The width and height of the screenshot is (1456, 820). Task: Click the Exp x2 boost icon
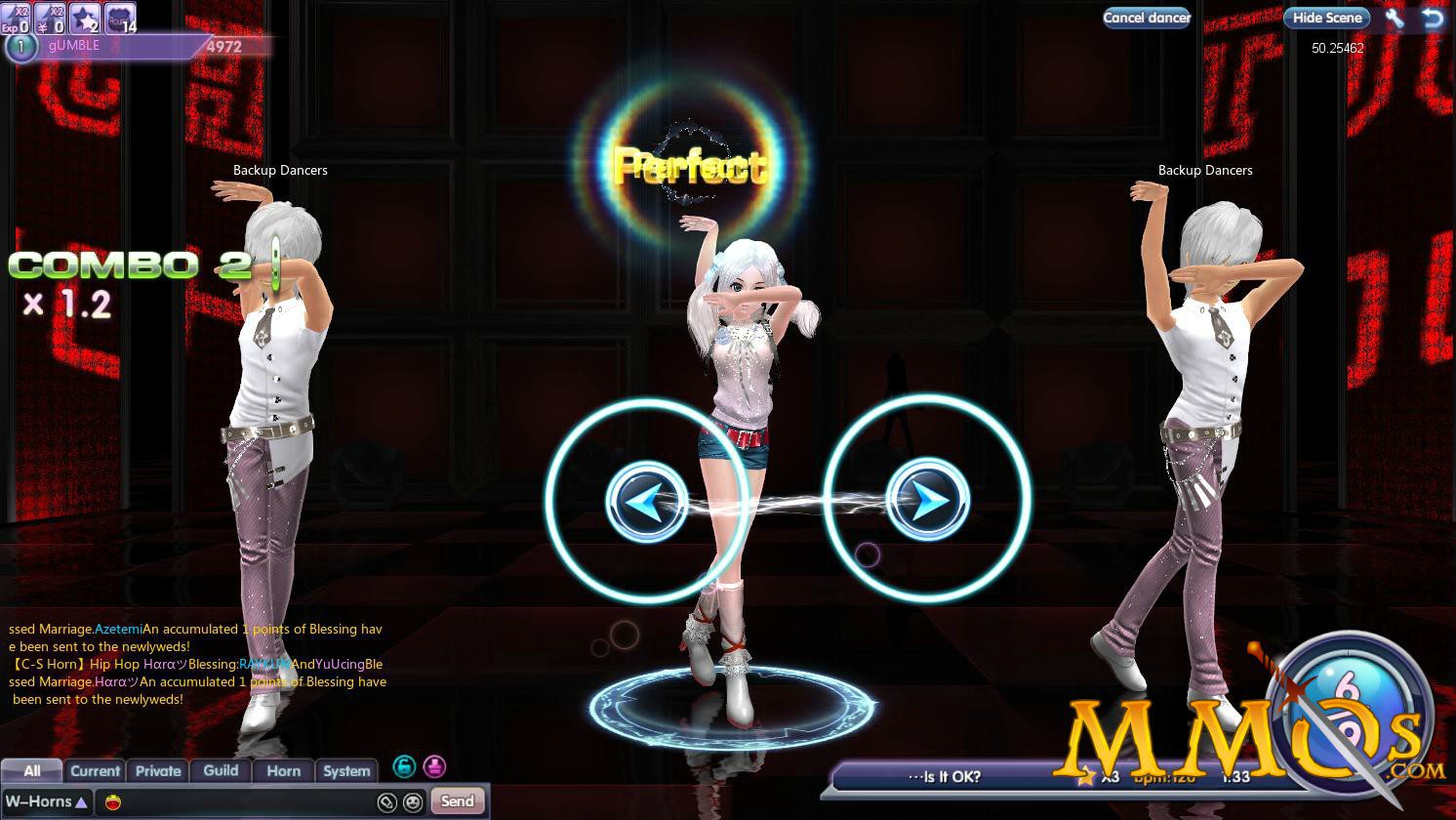tap(15, 18)
